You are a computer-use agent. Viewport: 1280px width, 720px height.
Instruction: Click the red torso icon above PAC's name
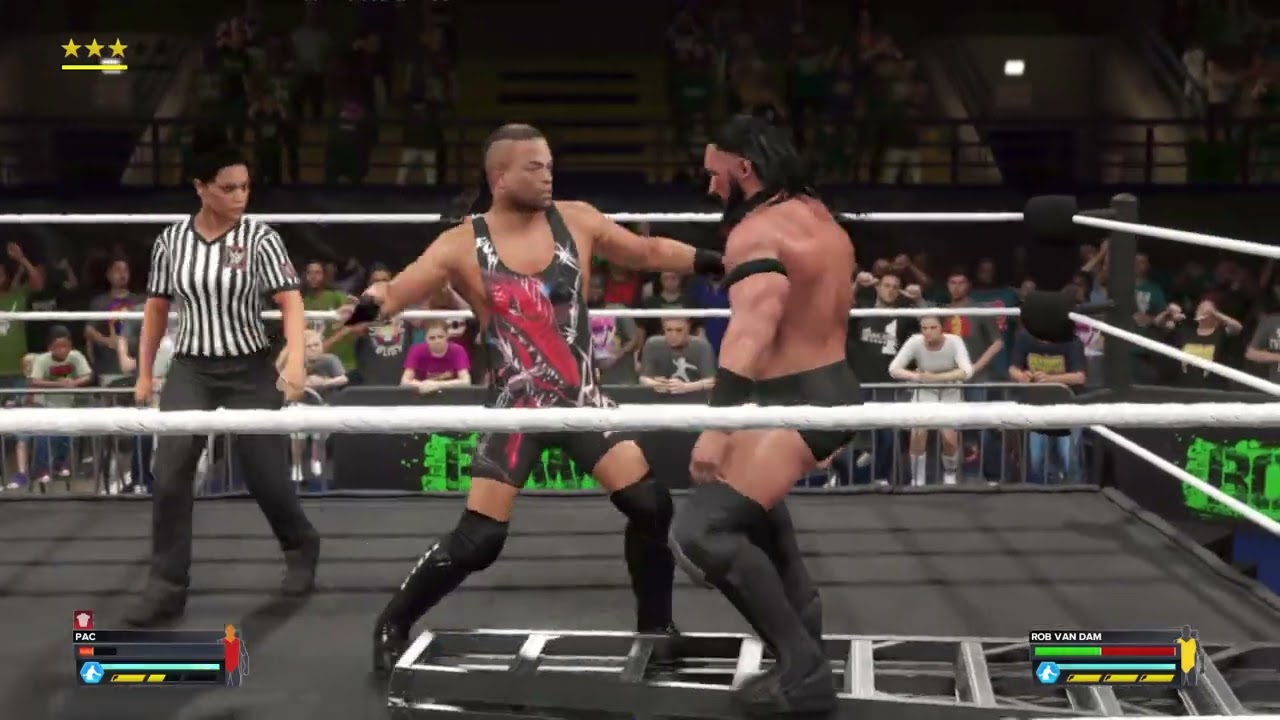(84, 620)
